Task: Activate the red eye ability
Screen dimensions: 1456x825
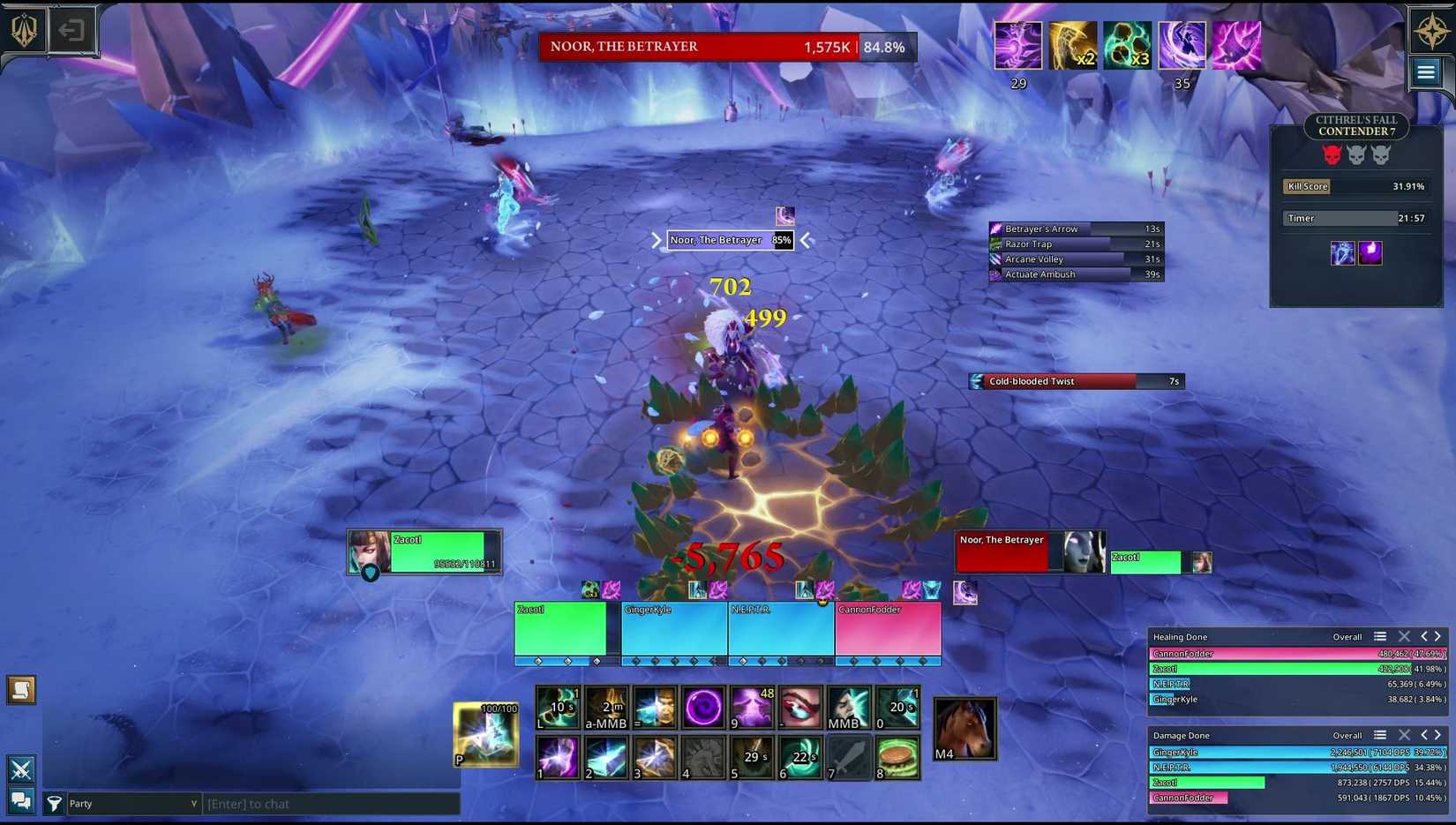Action: point(799,708)
